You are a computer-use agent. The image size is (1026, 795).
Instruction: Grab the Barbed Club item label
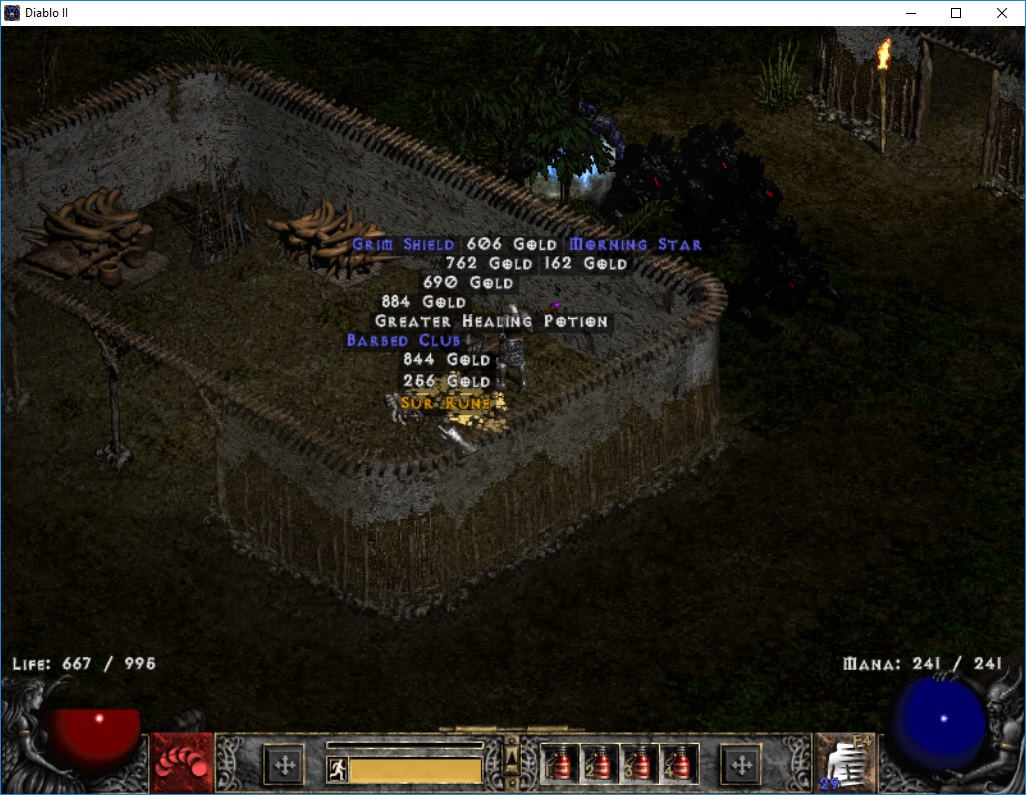click(403, 341)
